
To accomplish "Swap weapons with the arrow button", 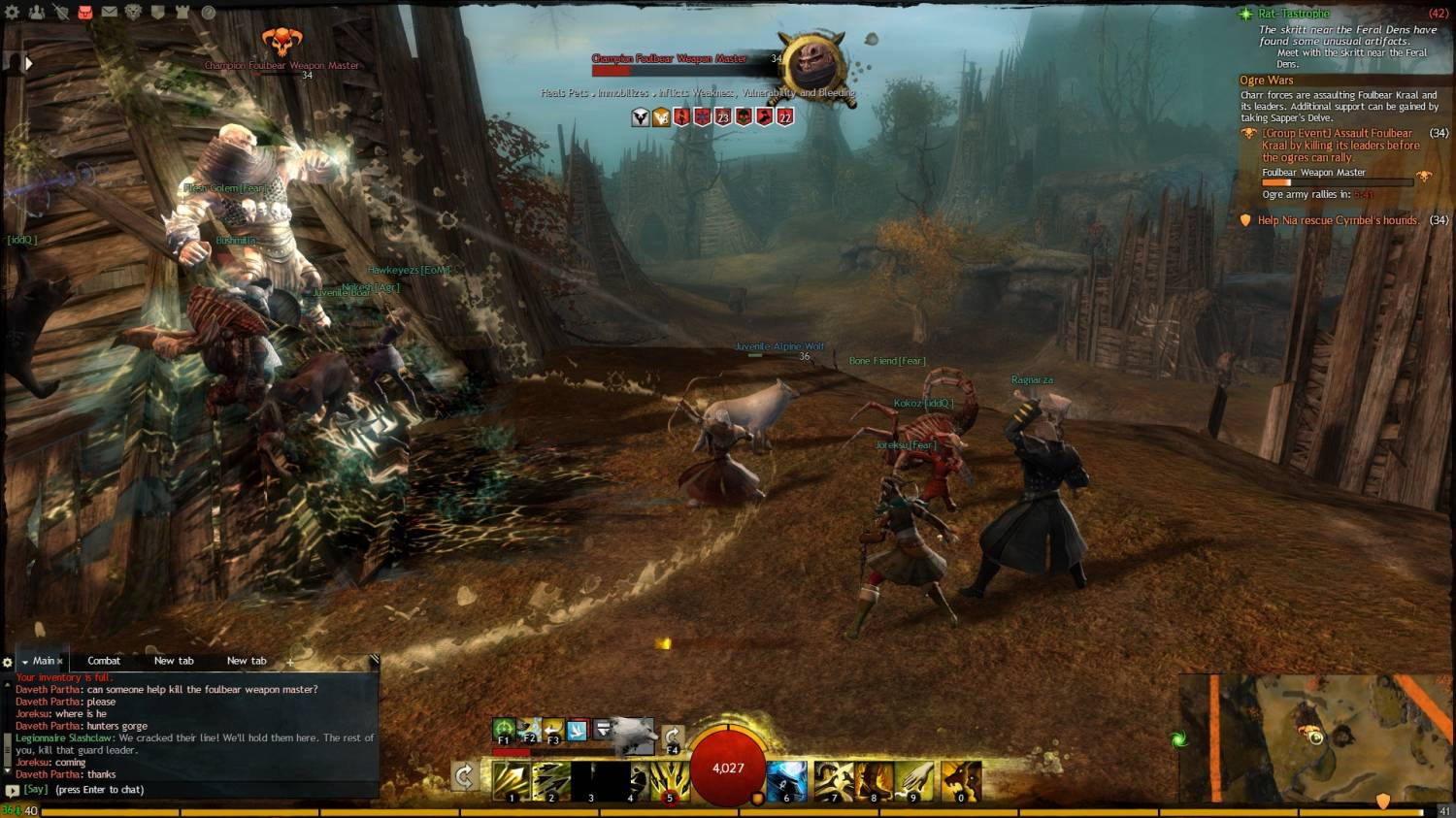I will [464, 775].
